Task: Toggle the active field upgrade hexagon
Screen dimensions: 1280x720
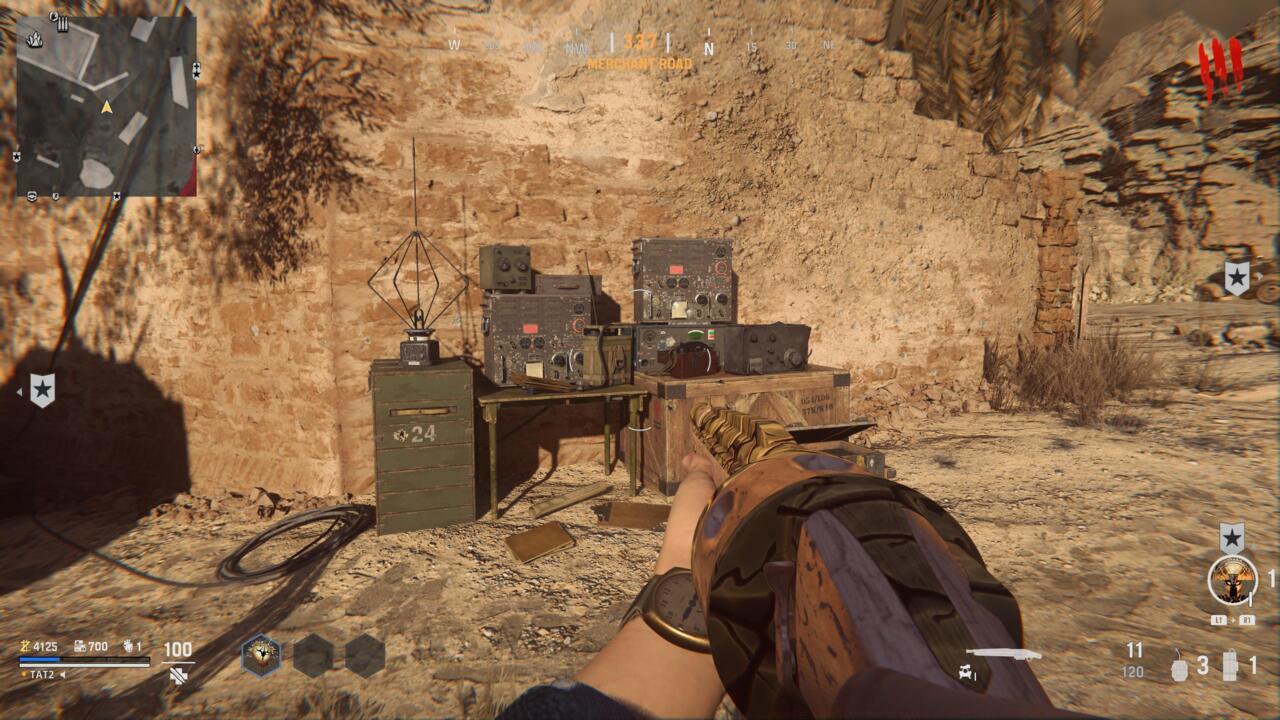Action: pos(261,654)
